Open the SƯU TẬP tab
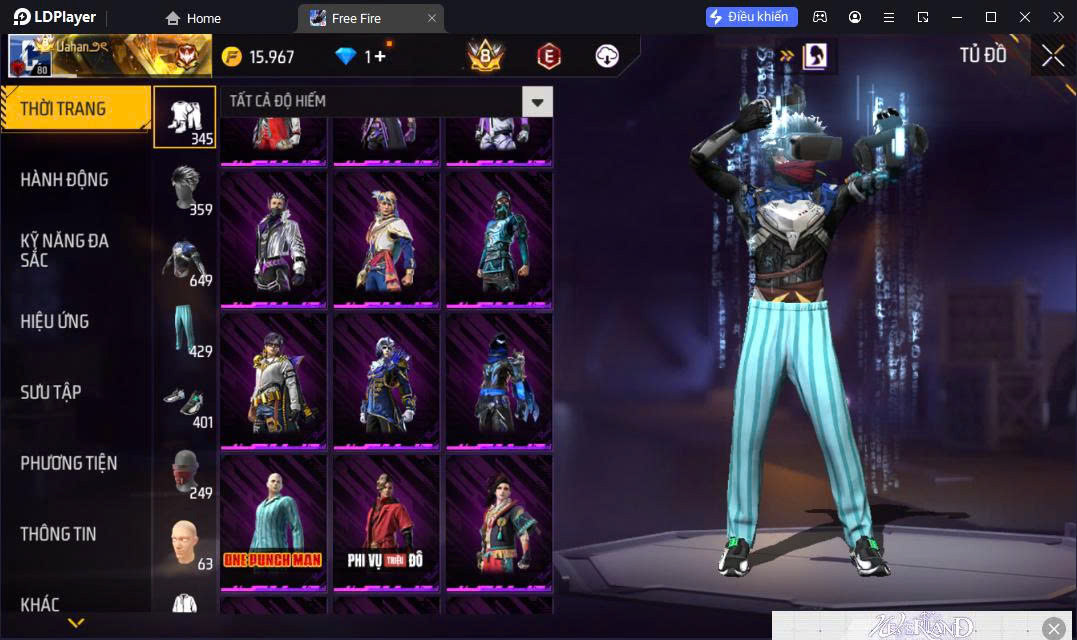Screen dimensions: 1077x640 tap(51, 392)
